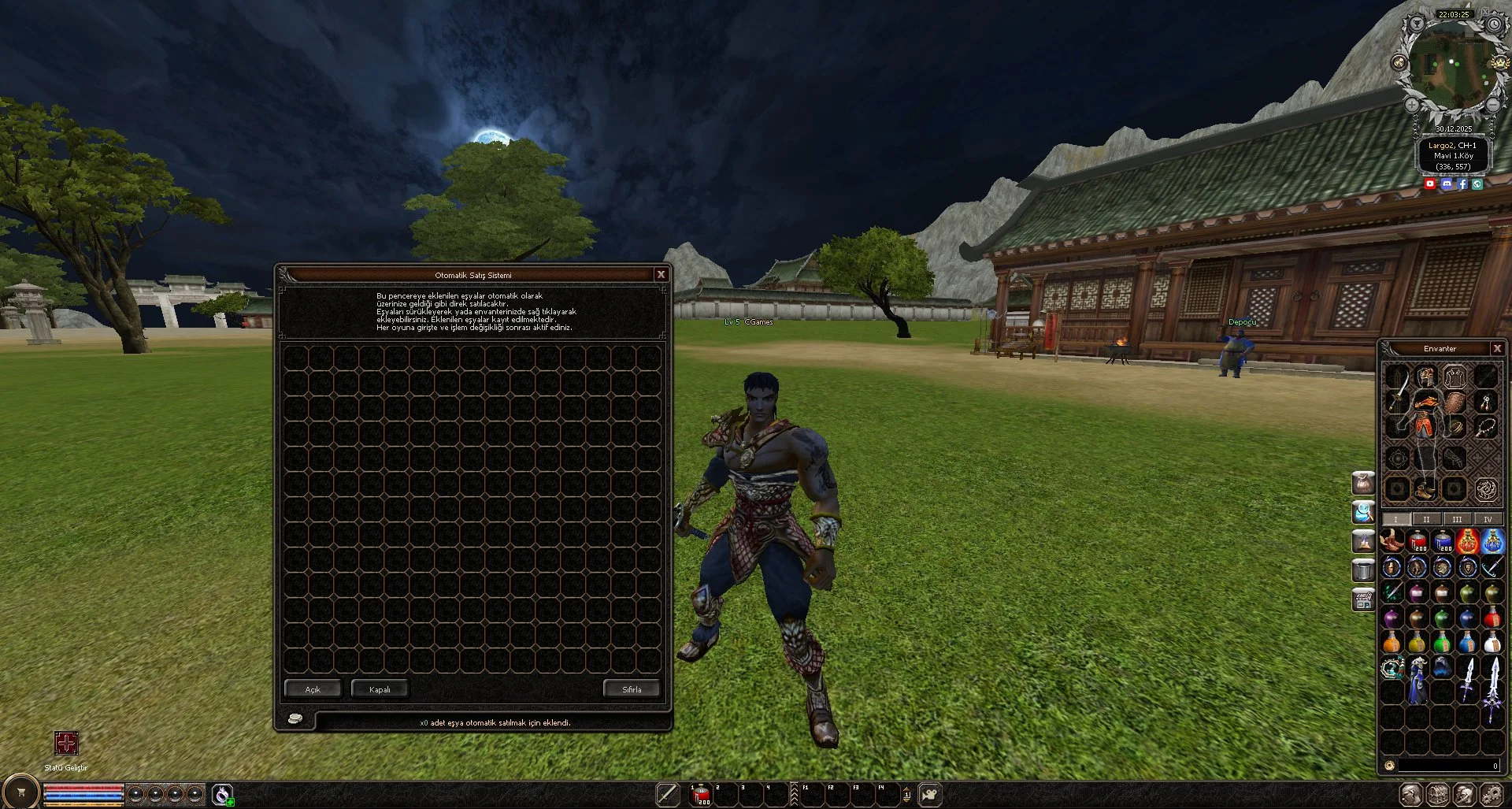Toggle the chat pencil icon on the bottom bar
The image size is (1512, 809).
point(669,795)
